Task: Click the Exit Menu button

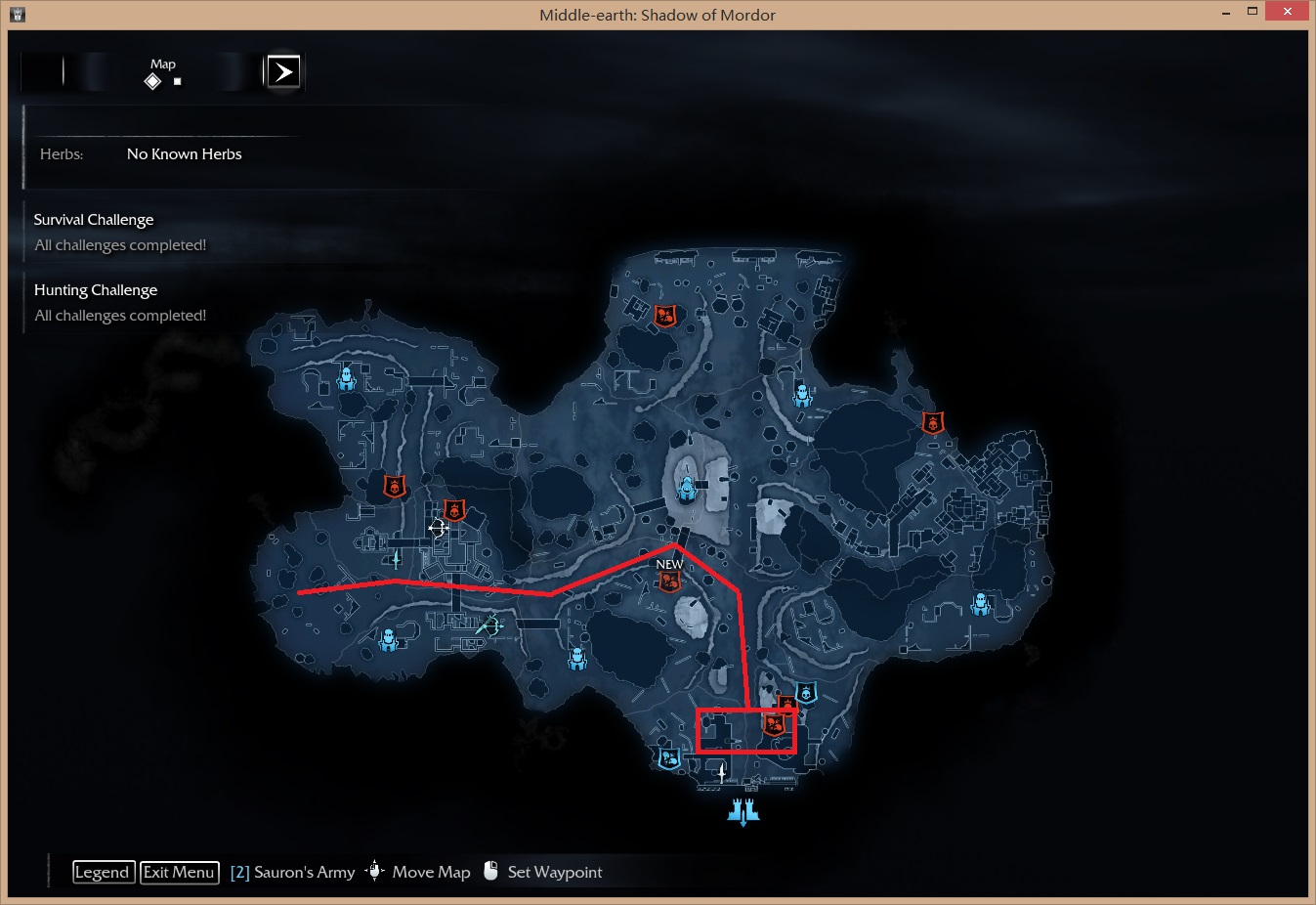Action: pyautogui.click(x=179, y=872)
